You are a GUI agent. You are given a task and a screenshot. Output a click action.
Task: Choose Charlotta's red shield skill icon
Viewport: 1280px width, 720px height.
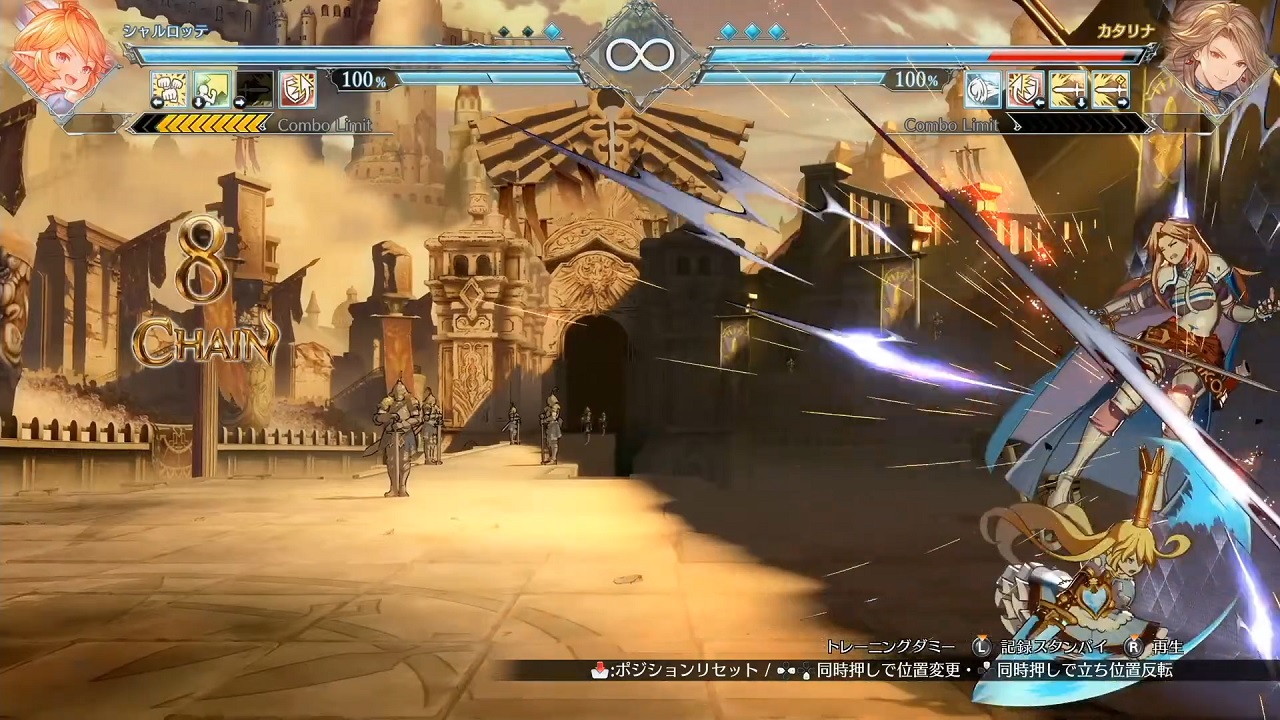point(298,89)
